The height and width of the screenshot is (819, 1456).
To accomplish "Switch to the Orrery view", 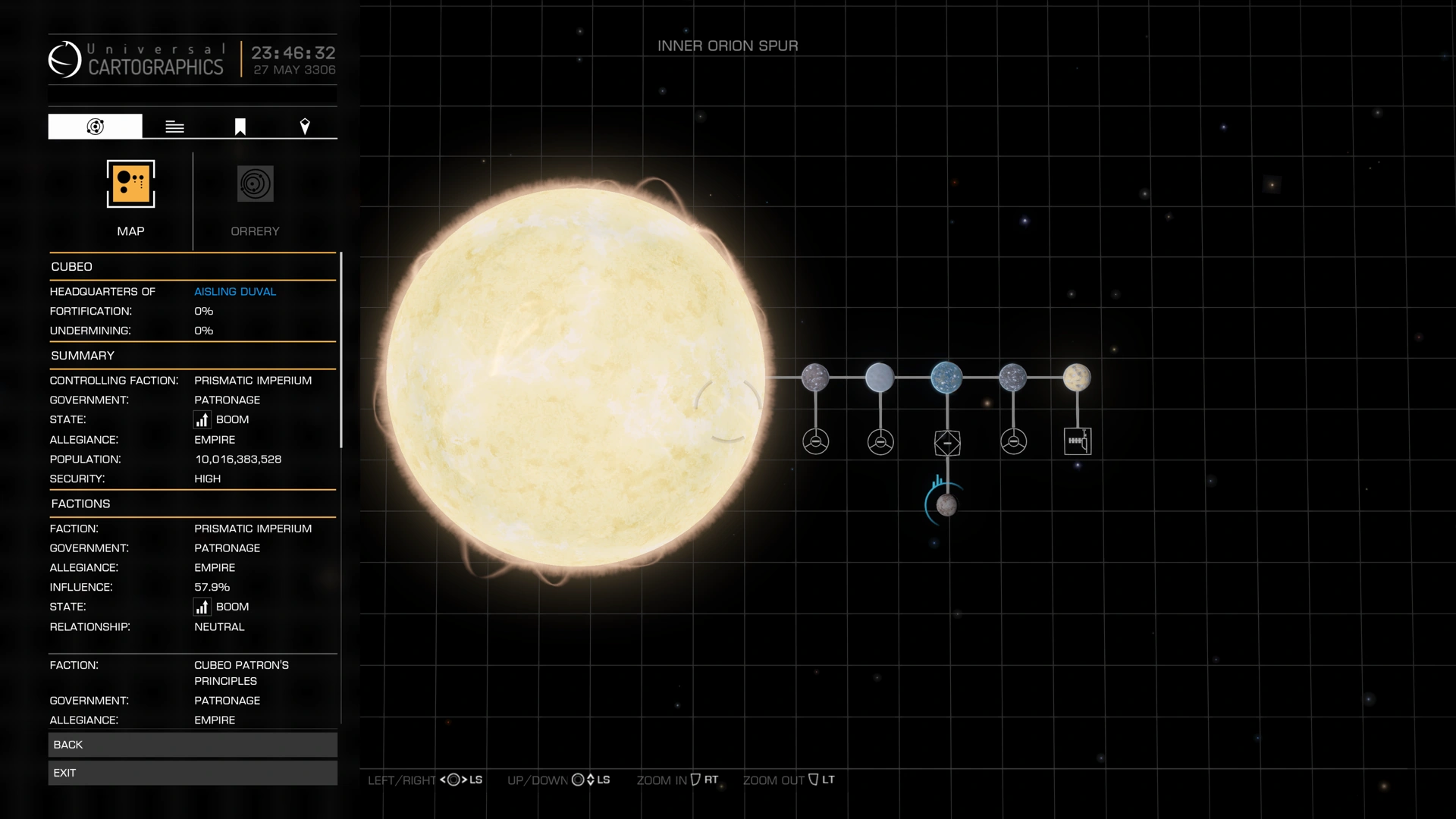I will pyautogui.click(x=255, y=184).
